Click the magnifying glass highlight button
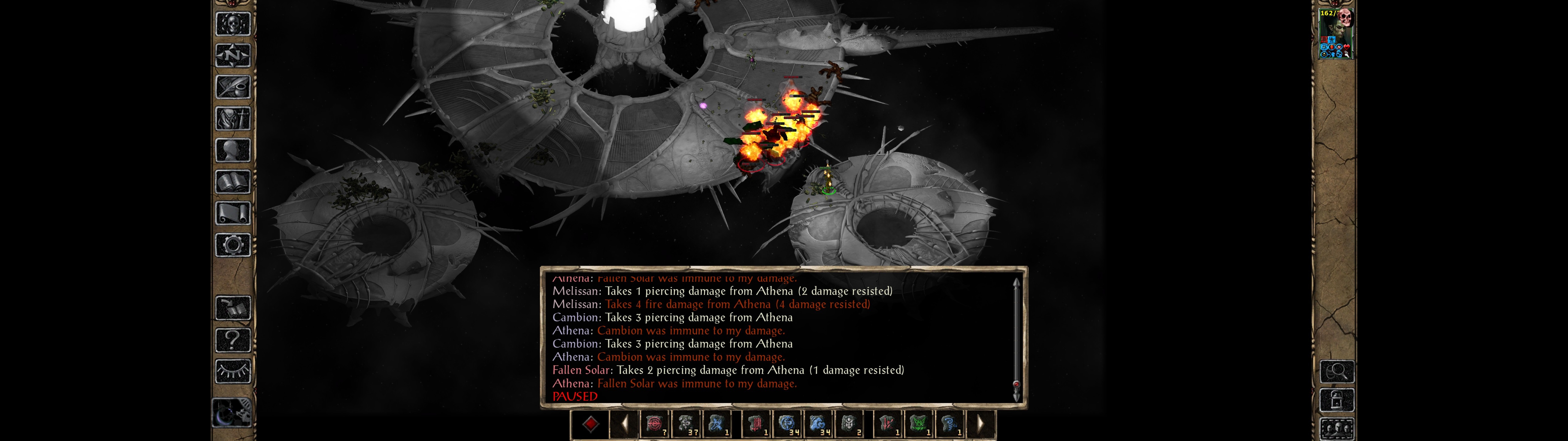This screenshot has width=1568, height=441. coord(1337,371)
